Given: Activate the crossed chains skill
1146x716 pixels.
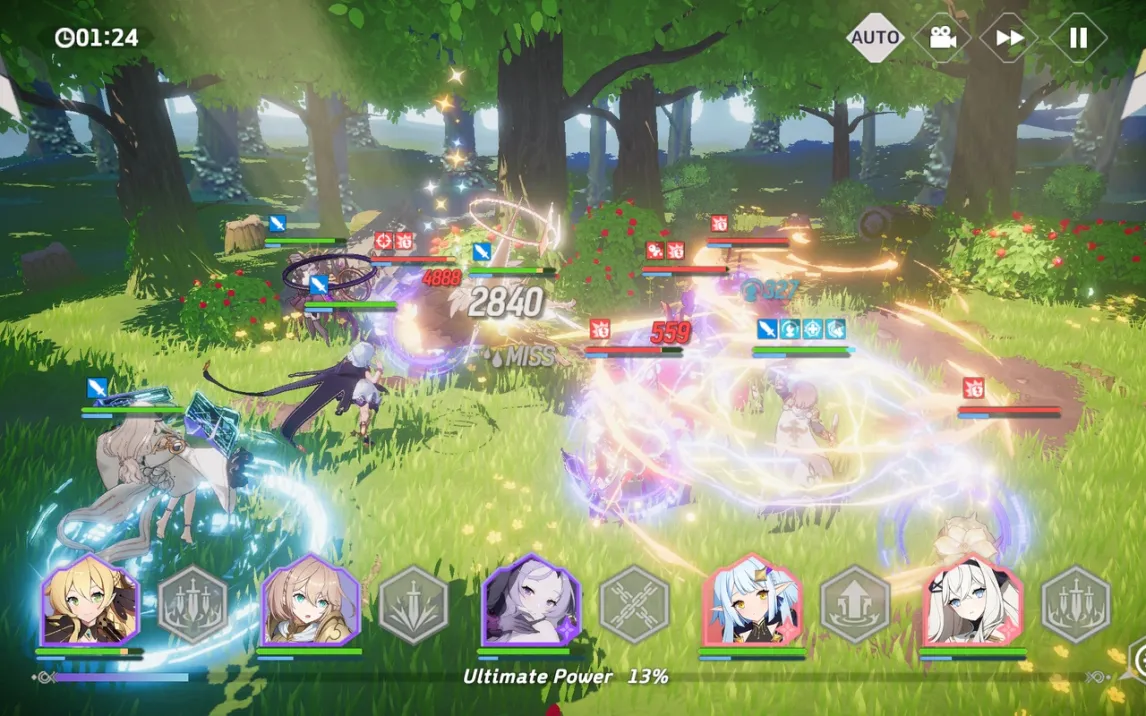Looking at the screenshot, I should [x=634, y=604].
